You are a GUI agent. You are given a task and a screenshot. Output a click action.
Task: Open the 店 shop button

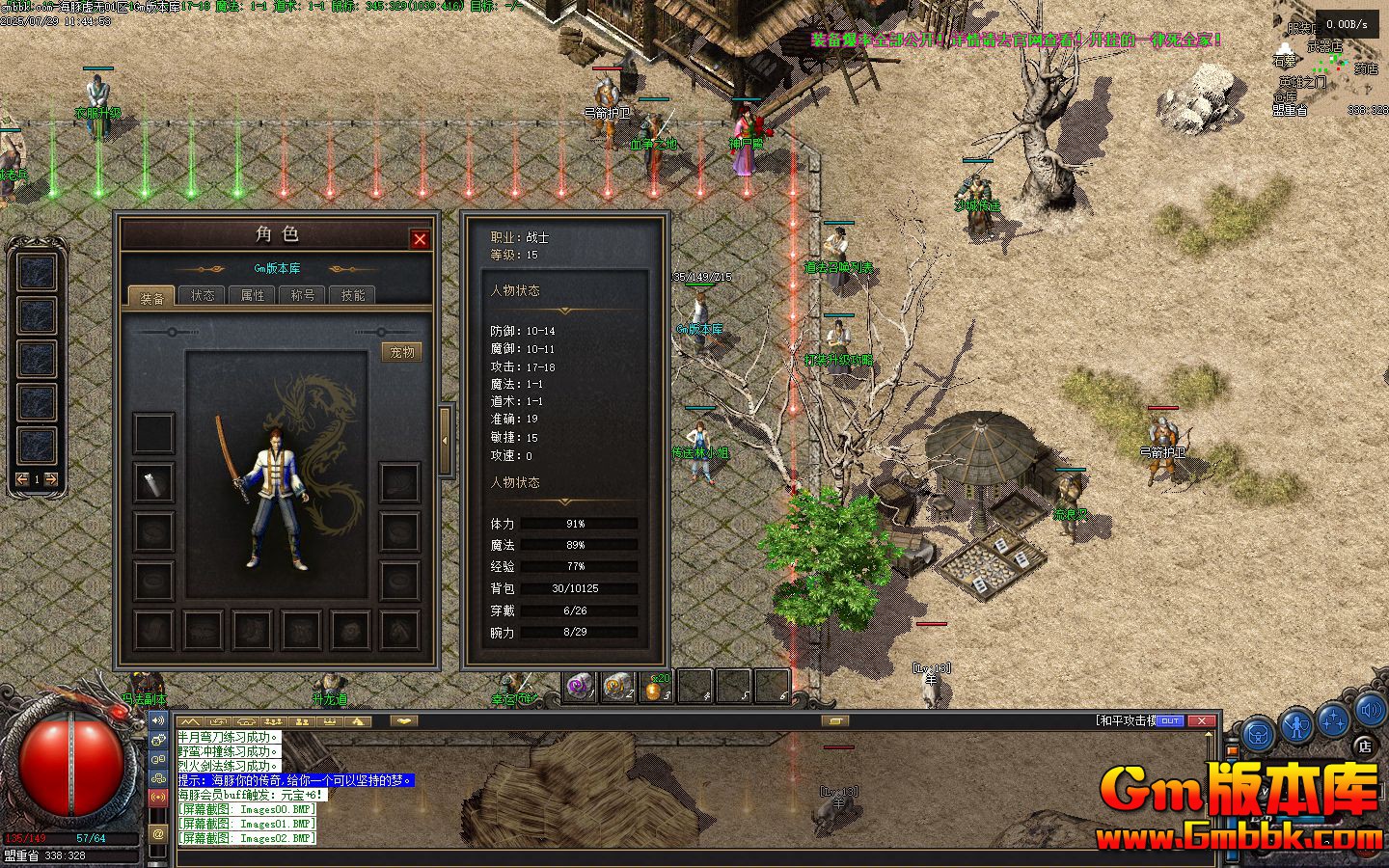click(x=1364, y=745)
